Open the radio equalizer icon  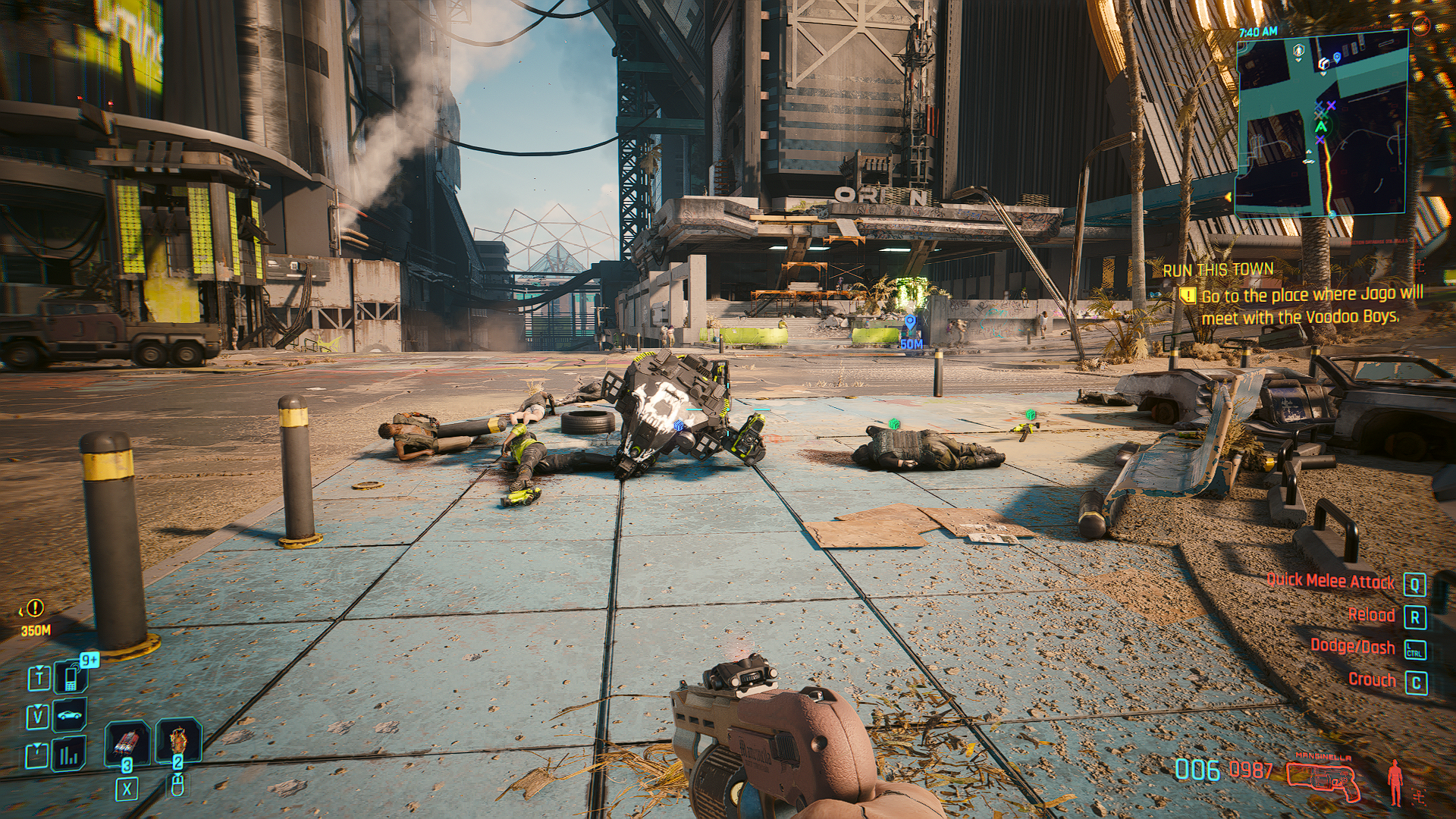click(69, 755)
